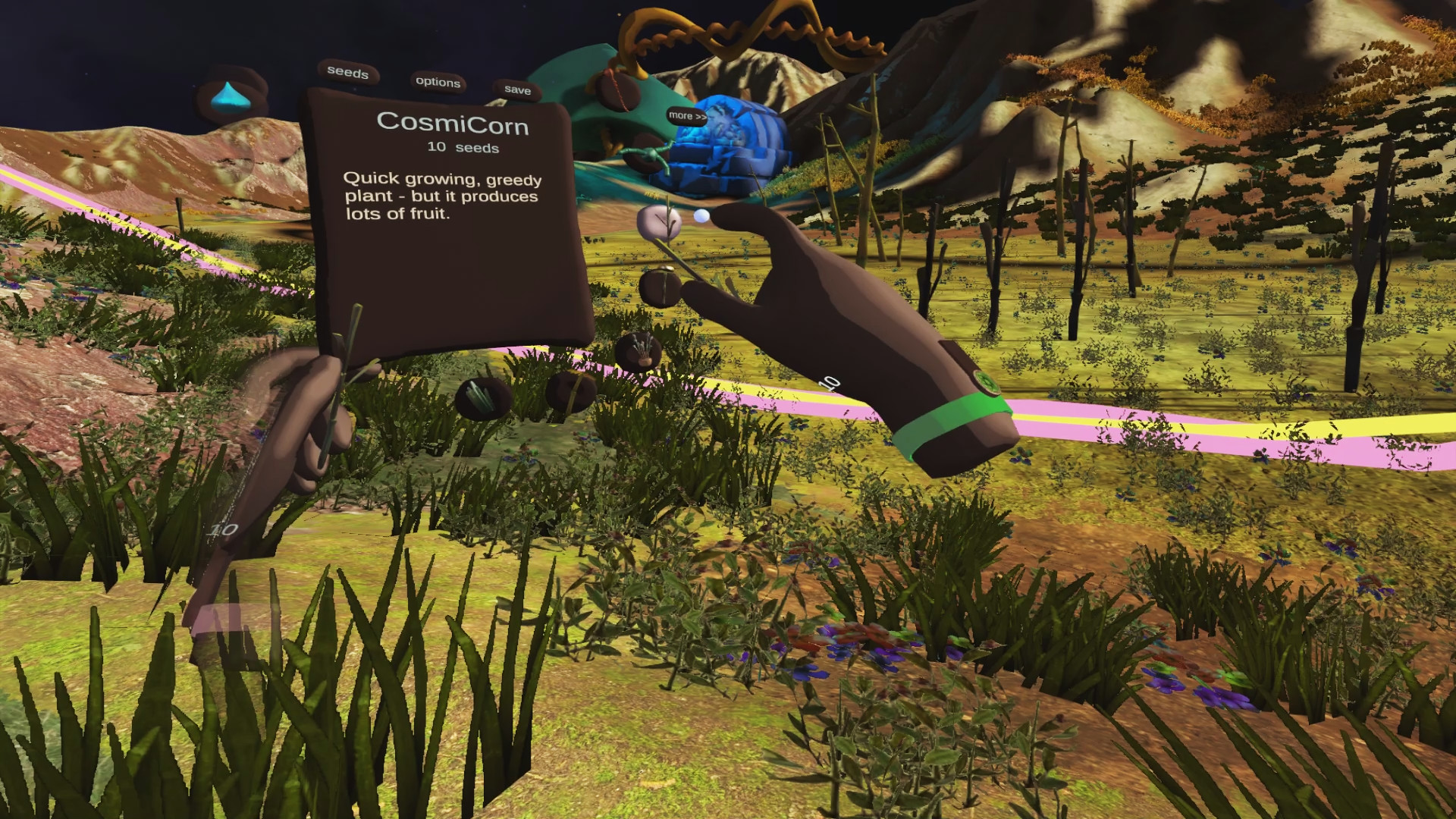The height and width of the screenshot is (819, 1456).
Task: Select the turnip seed pod with green shoots
Action: click(638, 352)
